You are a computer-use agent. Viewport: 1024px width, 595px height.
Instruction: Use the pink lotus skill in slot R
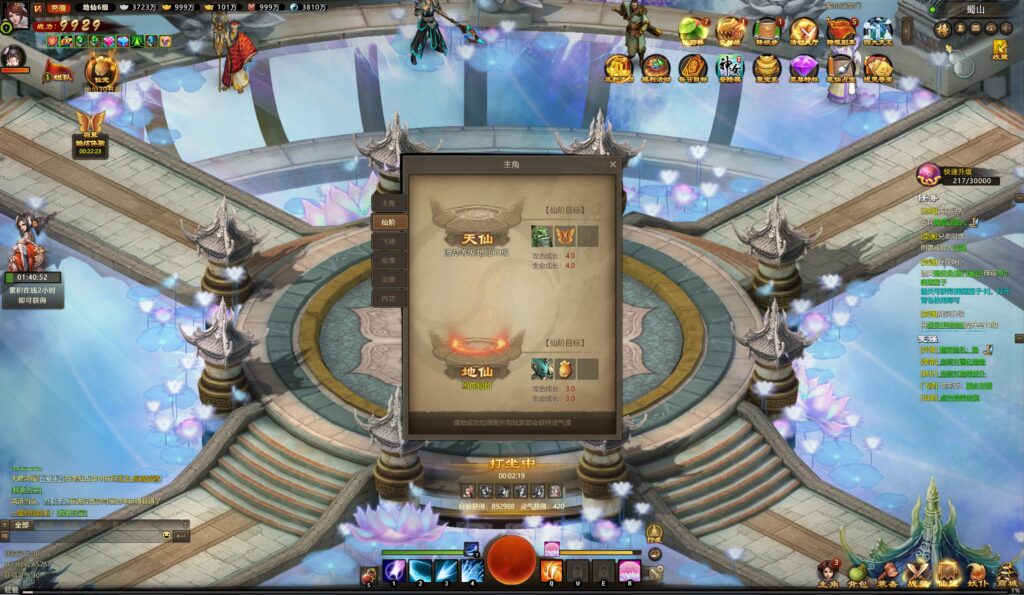pyautogui.click(x=629, y=571)
